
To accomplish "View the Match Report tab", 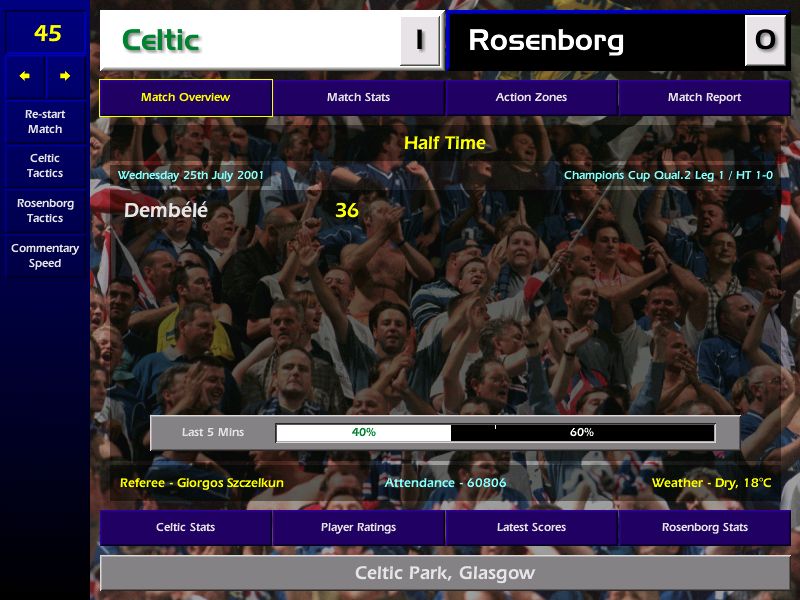I will tap(704, 97).
